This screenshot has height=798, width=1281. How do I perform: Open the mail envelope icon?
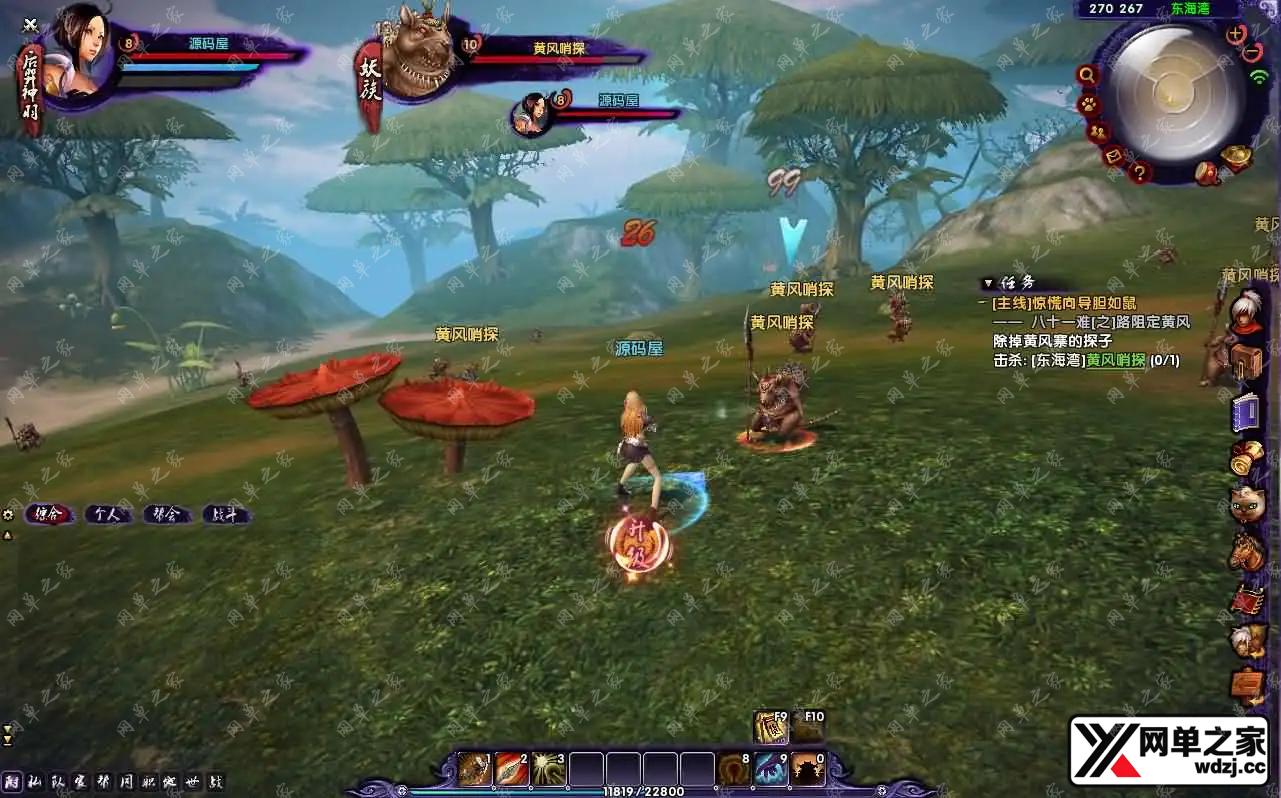click(x=1114, y=156)
